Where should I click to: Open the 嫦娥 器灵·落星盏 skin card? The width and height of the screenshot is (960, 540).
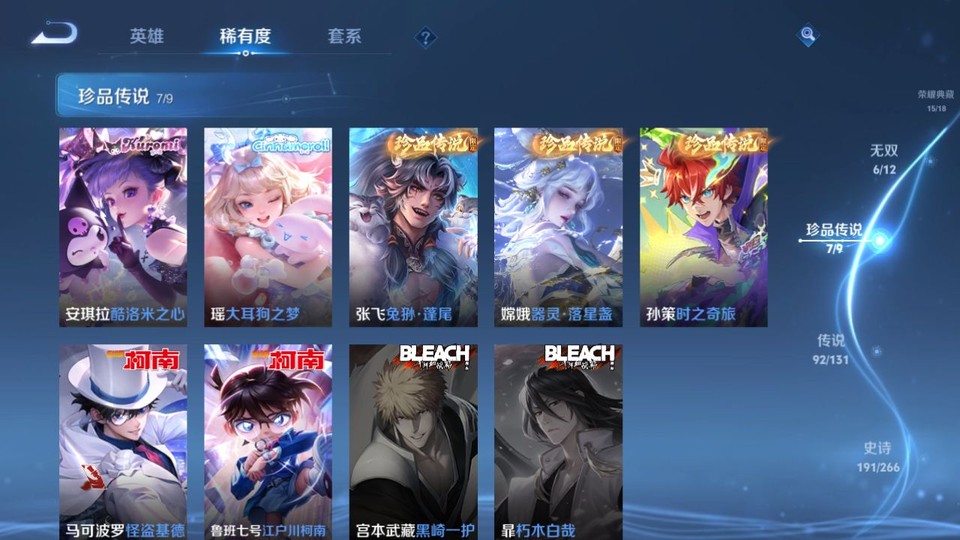[558, 227]
